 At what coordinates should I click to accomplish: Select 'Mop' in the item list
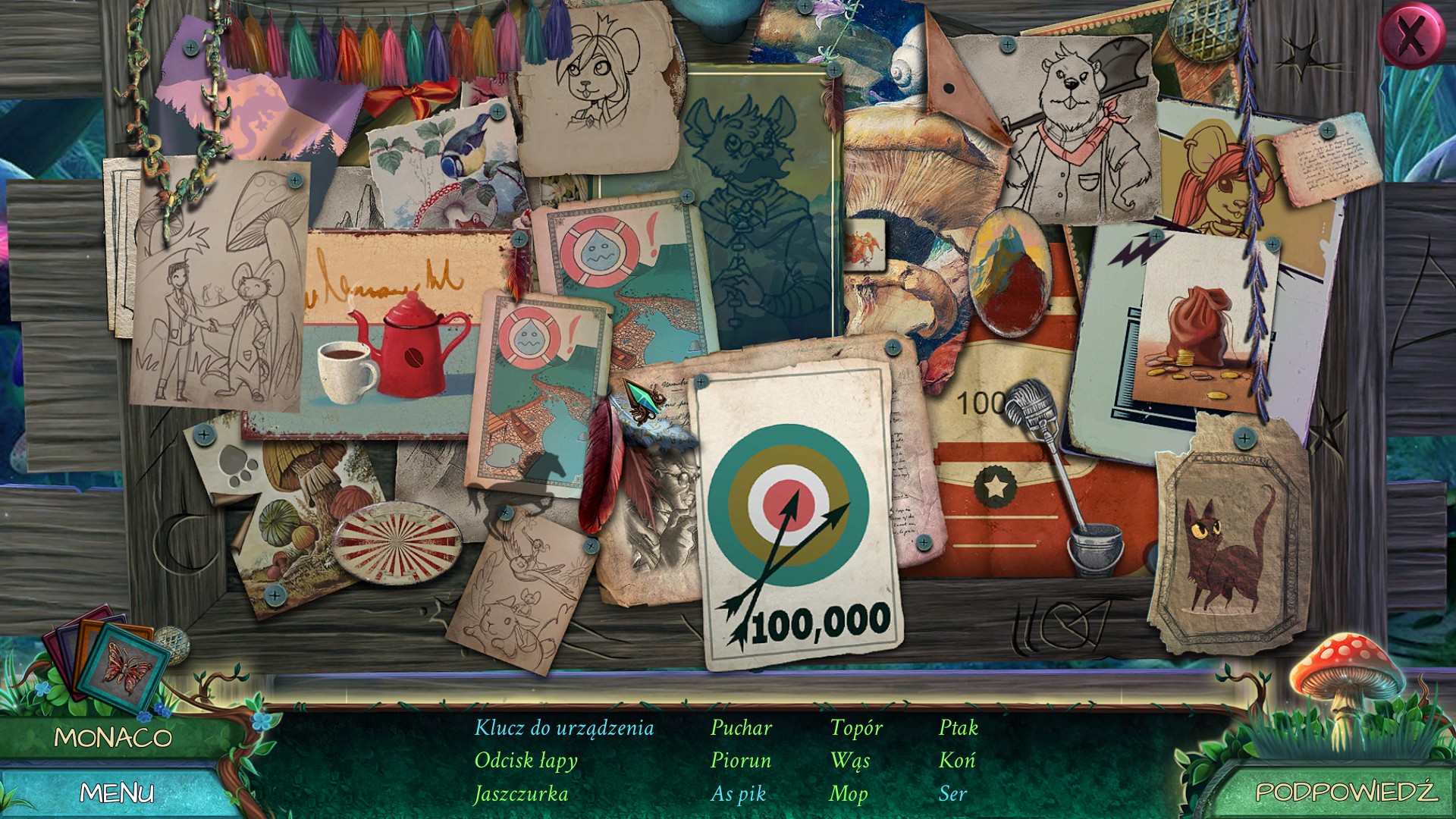[848, 794]
